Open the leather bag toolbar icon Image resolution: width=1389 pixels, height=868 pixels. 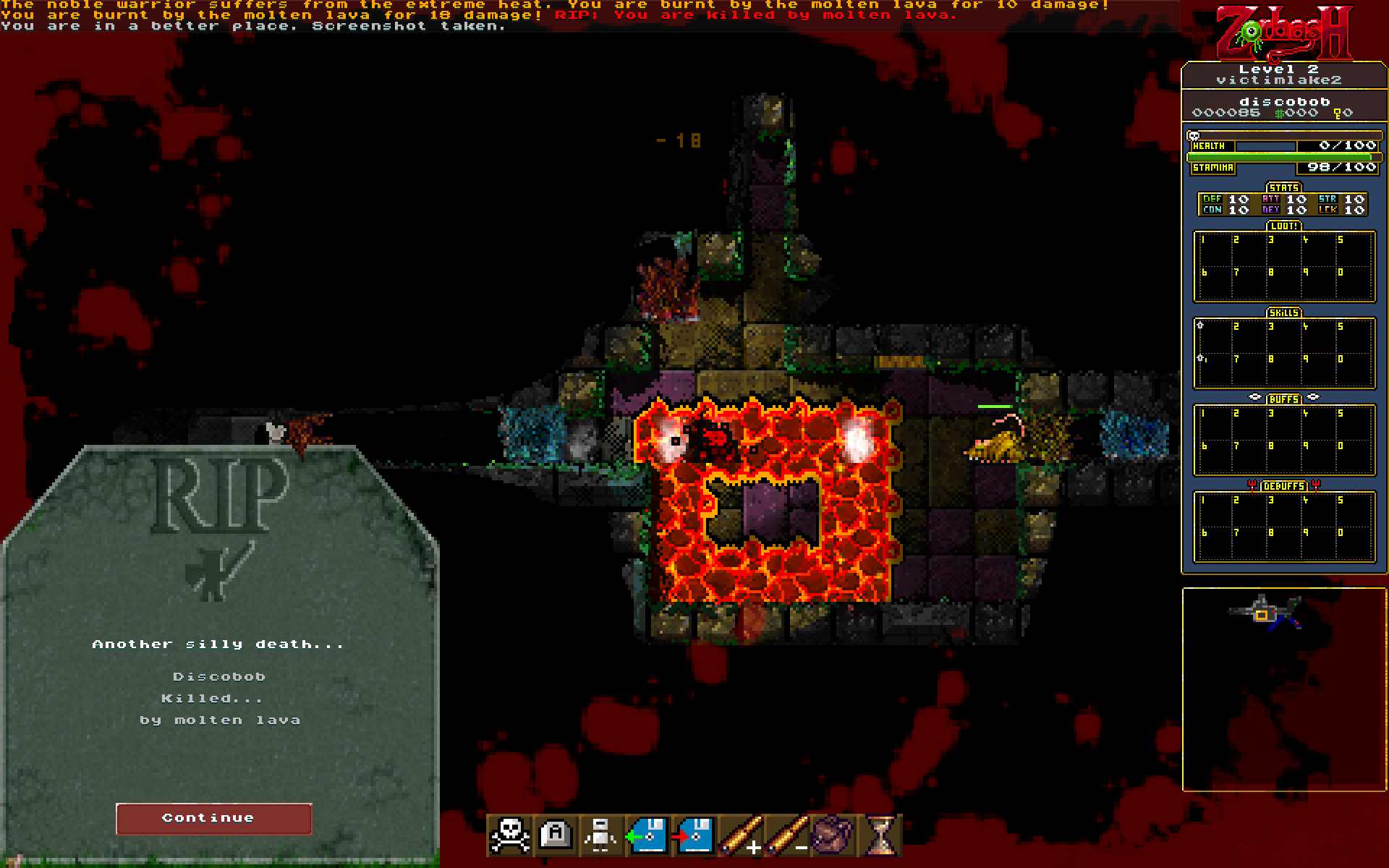(833, 835)
